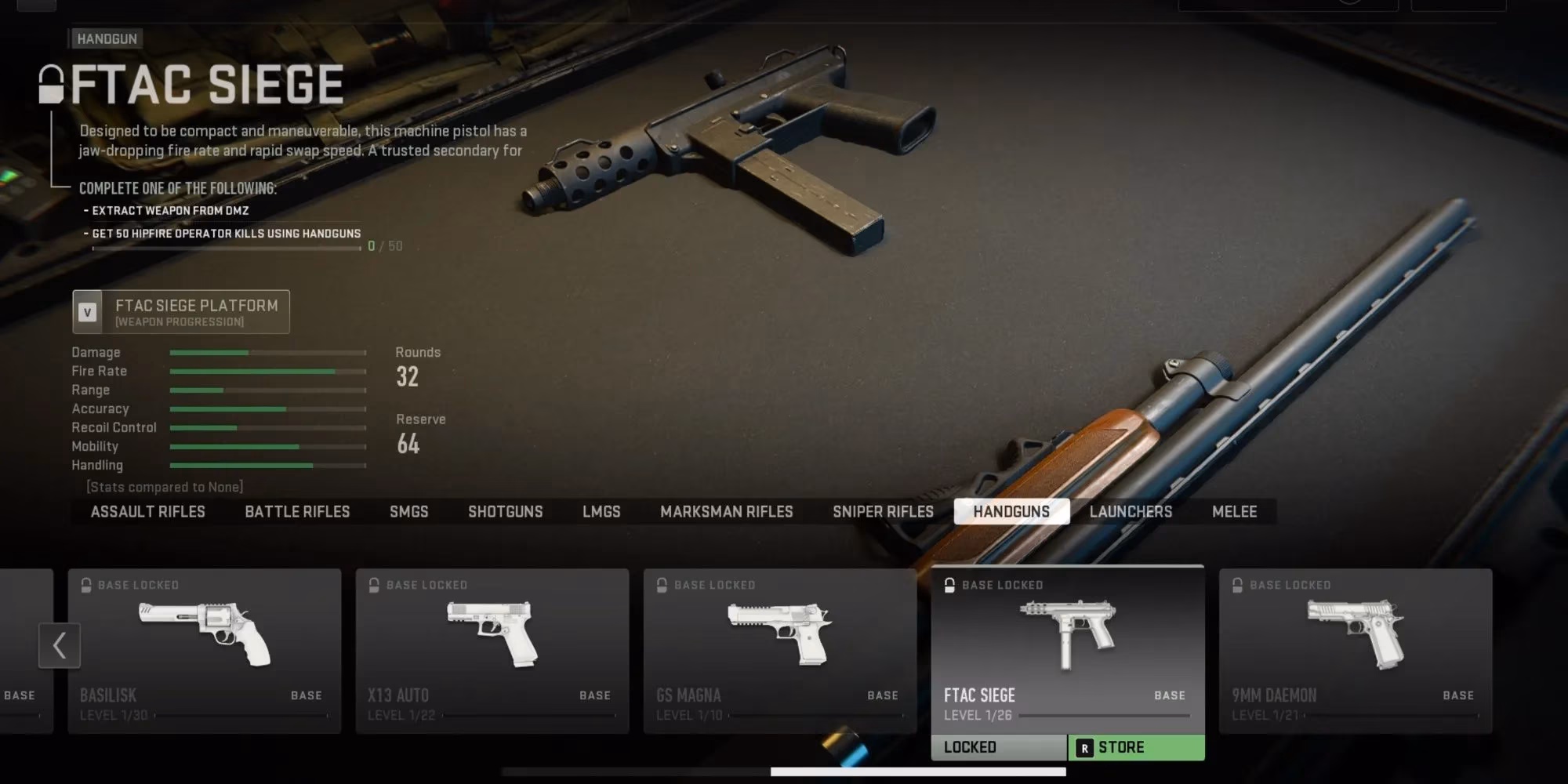The image size is (1568, 784).
Task: Select the SMGs tab
Action: [x=408, y=512]
